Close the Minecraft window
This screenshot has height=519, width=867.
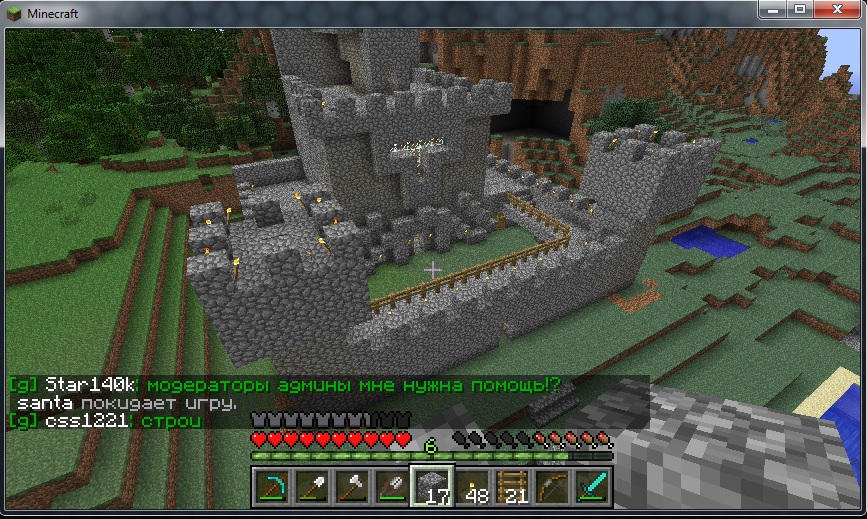coord(836,9)
